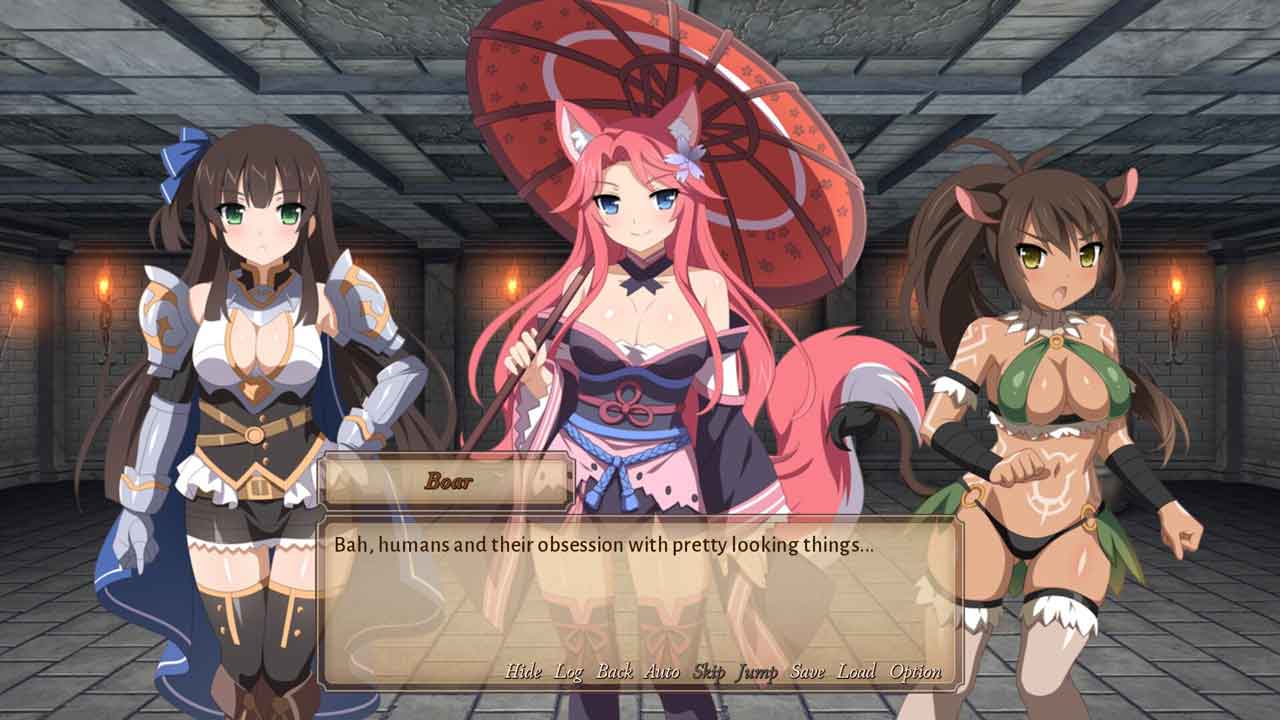1280x720 pixels.
Task: Open the dialogue Log history
Action: [569, 671]
